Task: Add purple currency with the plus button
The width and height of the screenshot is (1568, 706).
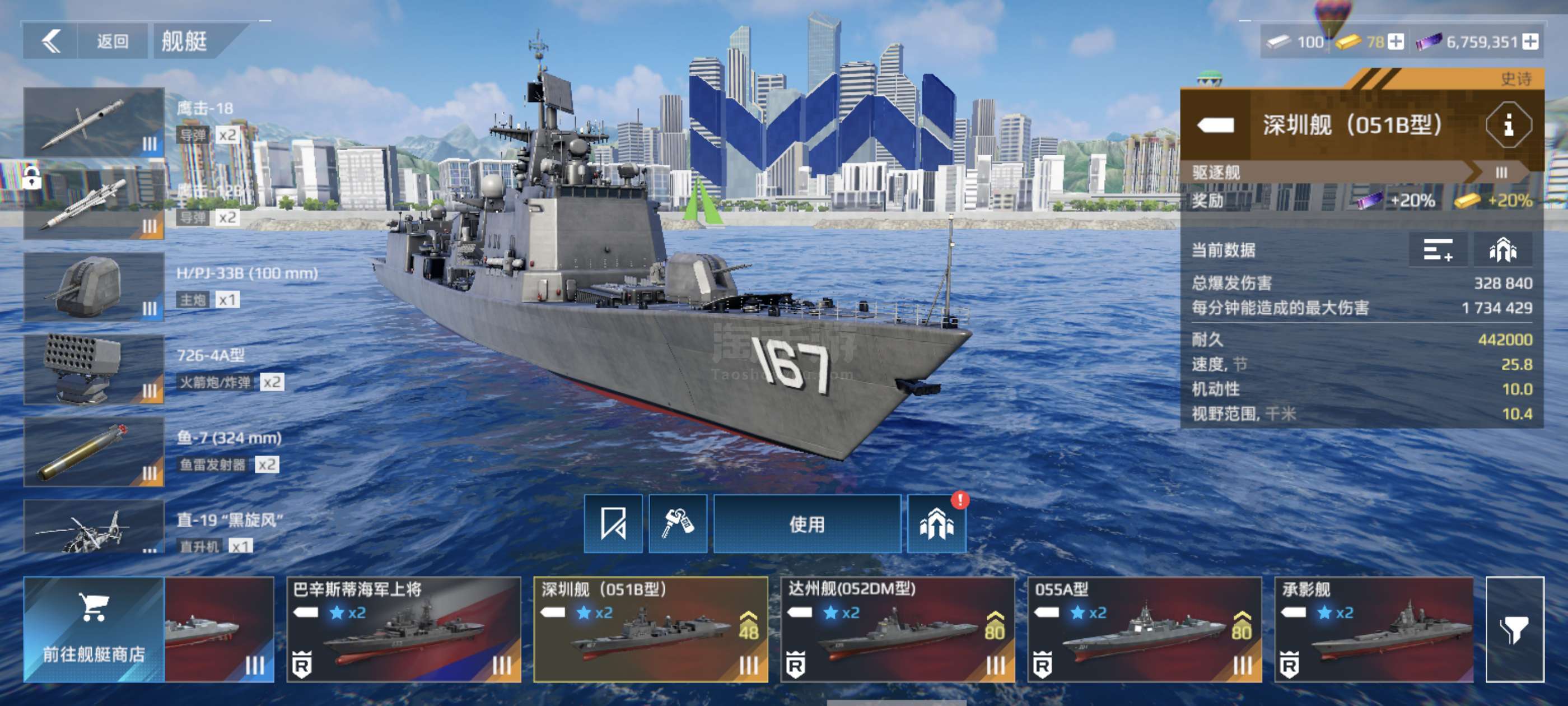Action: coord(1531,41)
